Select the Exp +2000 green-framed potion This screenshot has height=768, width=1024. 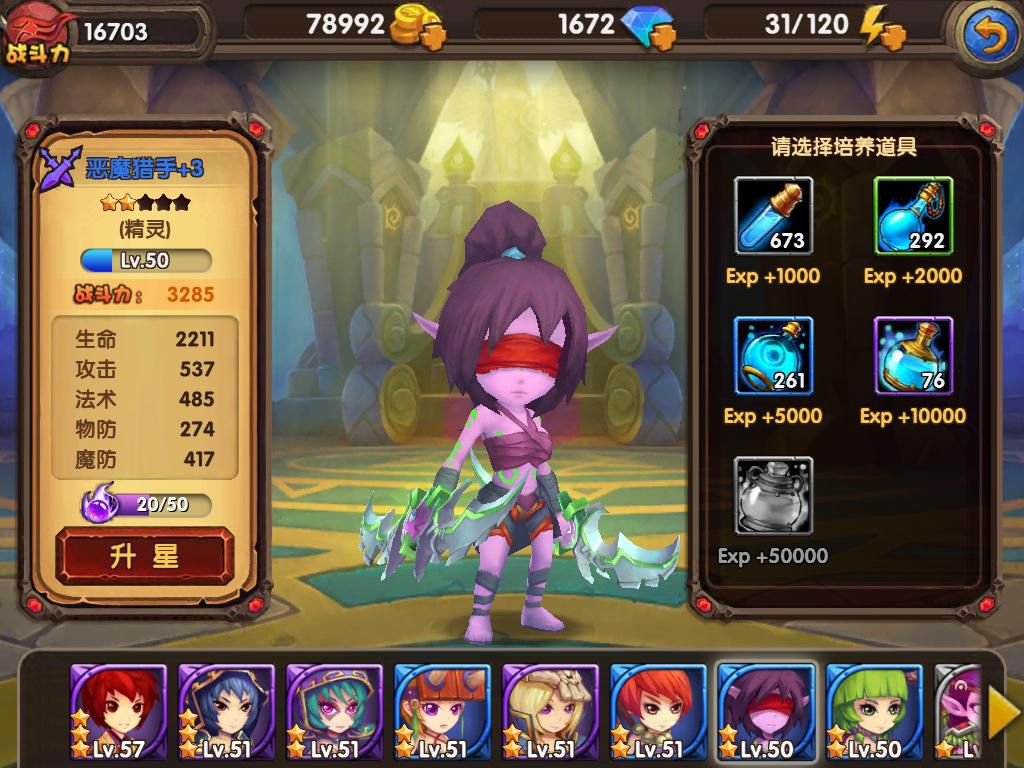pyautogui.click(x=913, y=216)
